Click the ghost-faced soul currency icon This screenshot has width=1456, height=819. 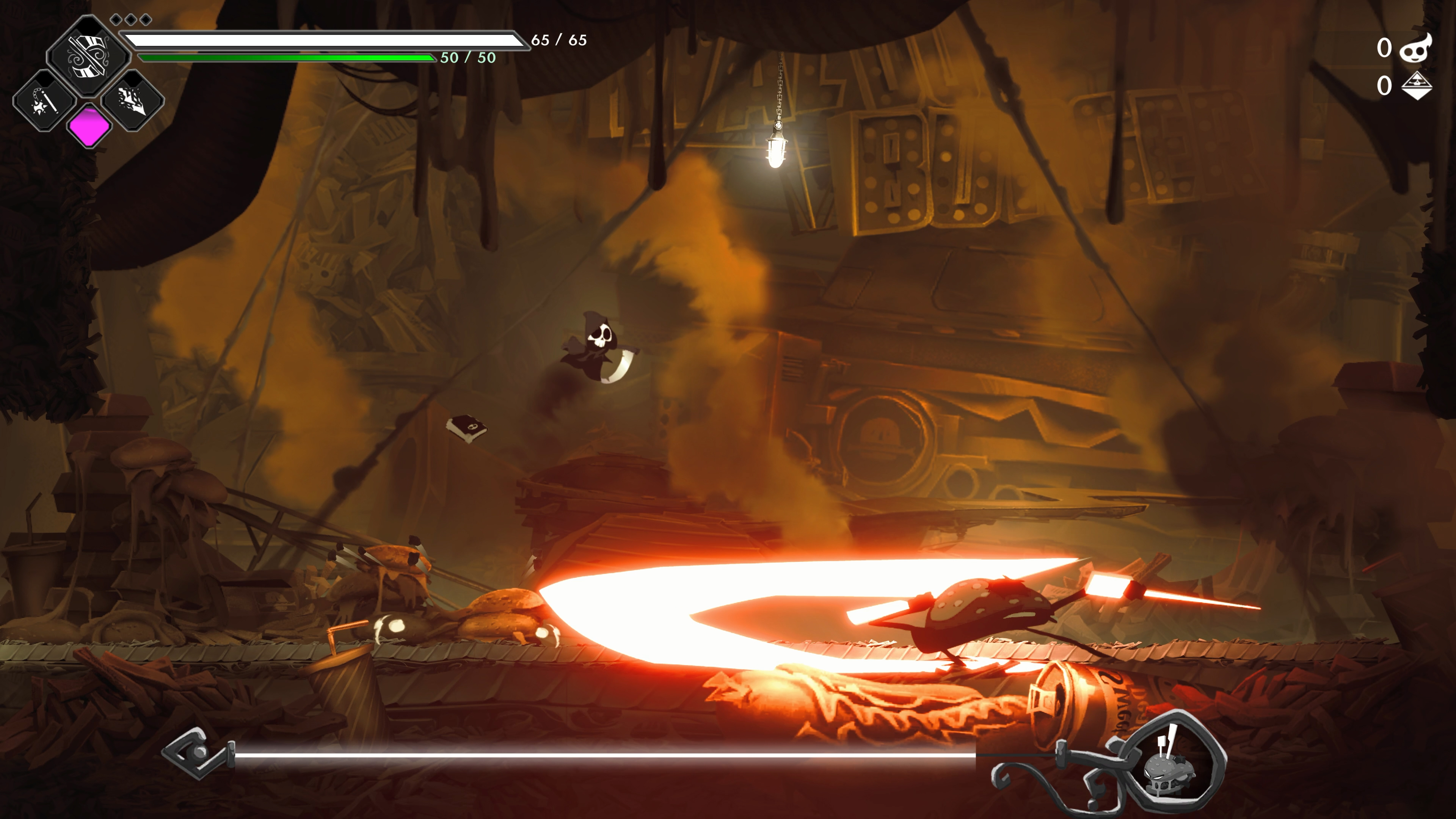click(x=1417, y=48)
